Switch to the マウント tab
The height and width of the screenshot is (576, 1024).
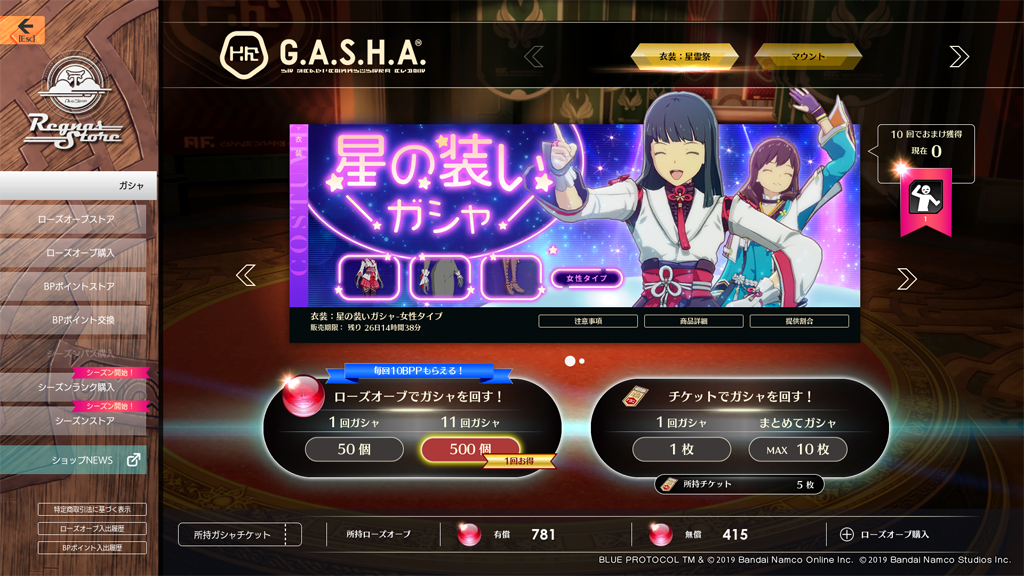(x=808, y=57)
